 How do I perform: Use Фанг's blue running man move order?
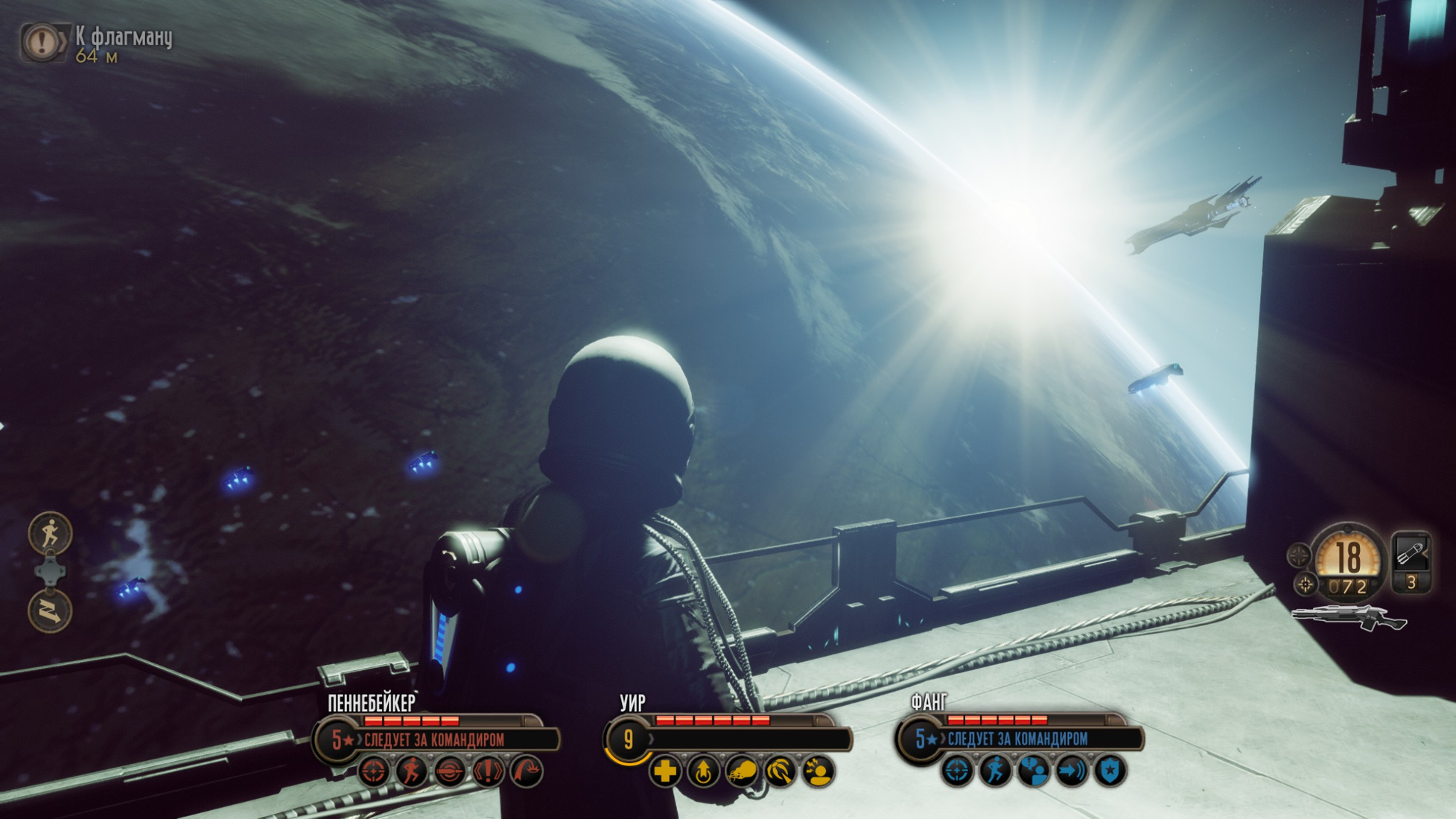pos(995,771)
